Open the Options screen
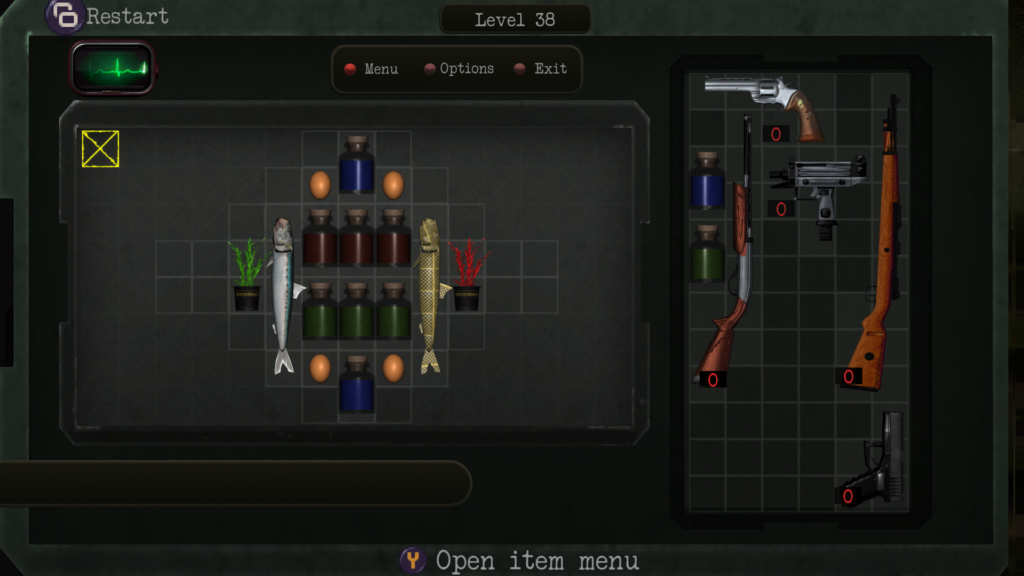The height and width of the screenshot is (576, 1024). pyautogui.click(x=459, y=69)
